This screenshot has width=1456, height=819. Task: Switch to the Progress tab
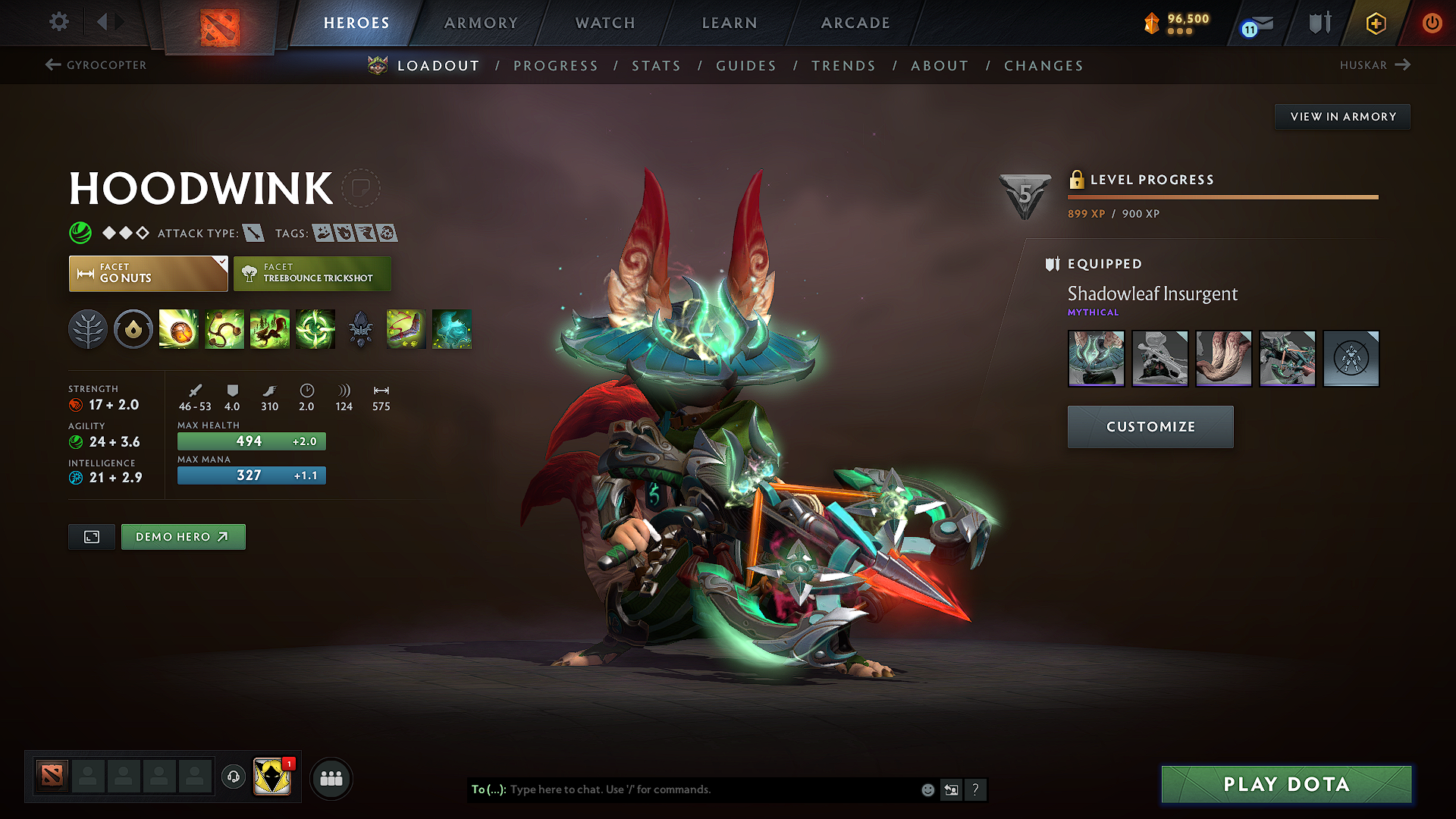(x=556, y=66)
